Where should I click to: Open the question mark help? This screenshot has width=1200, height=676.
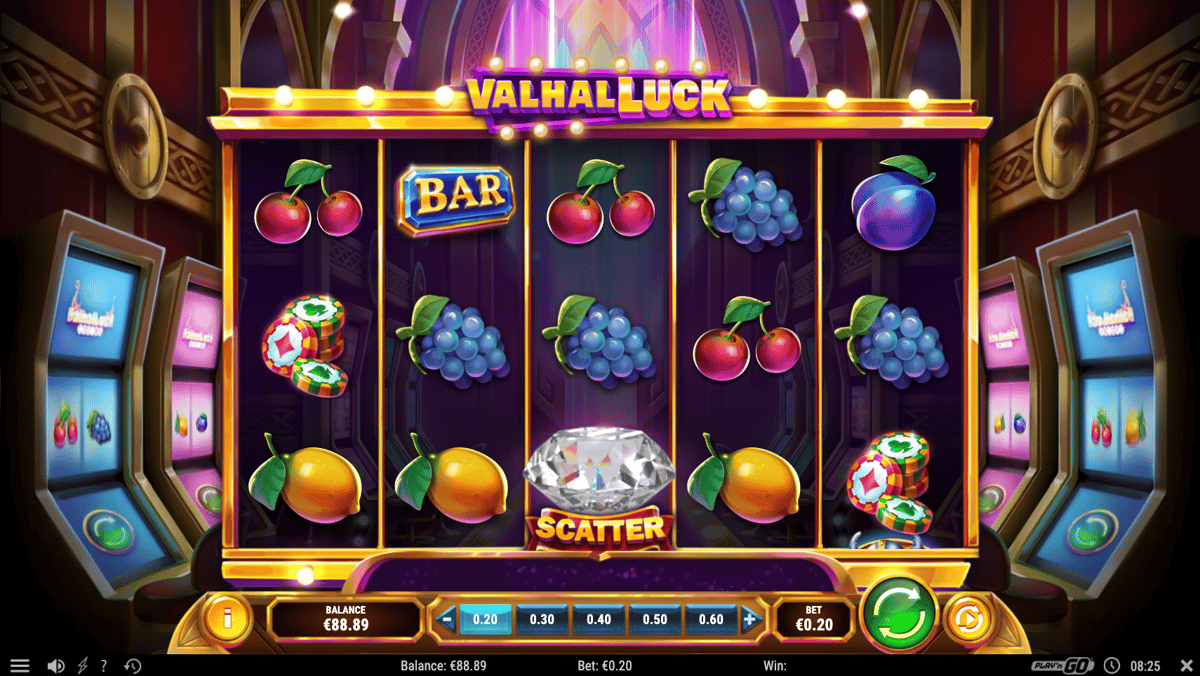point(104,666)
